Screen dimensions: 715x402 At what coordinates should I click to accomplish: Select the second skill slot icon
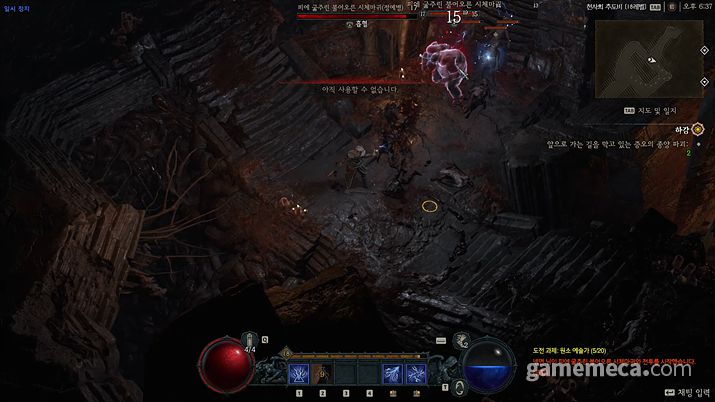(322, 374)
